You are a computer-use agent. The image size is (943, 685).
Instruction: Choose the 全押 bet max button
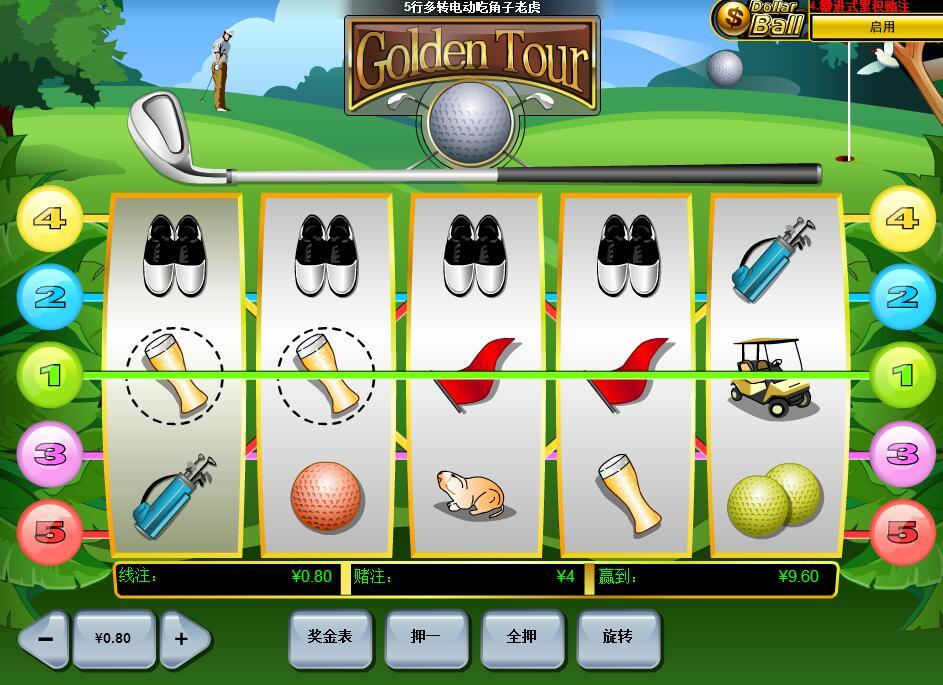(521, 636)
